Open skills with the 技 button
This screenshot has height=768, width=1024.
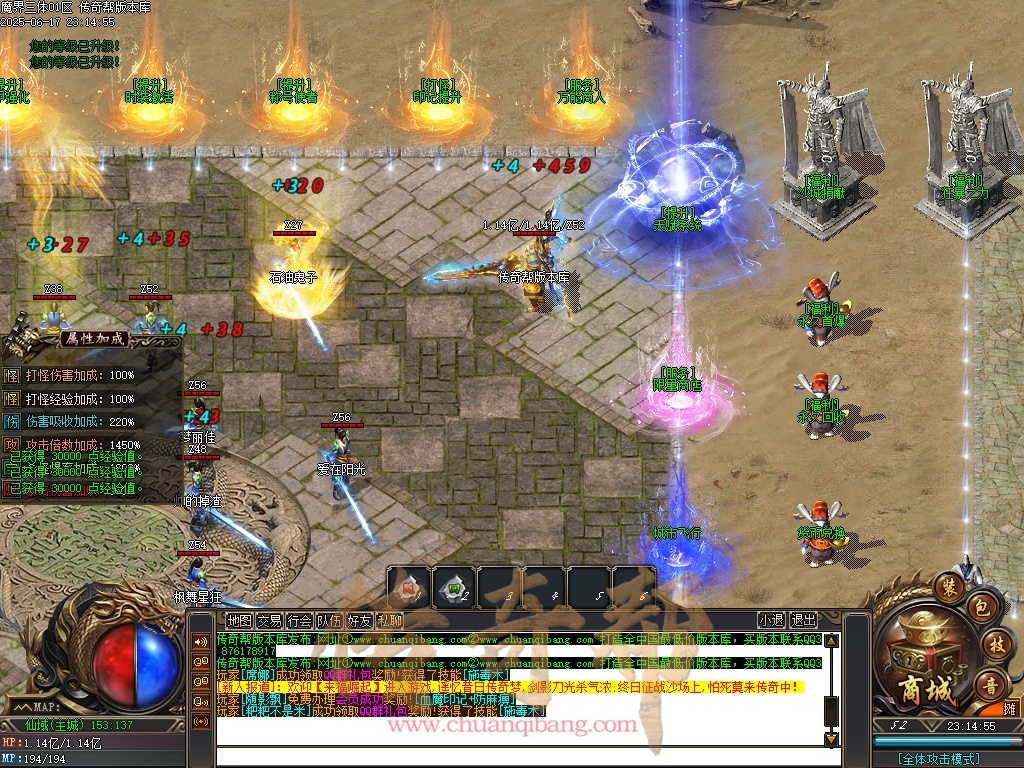point(995,643)
